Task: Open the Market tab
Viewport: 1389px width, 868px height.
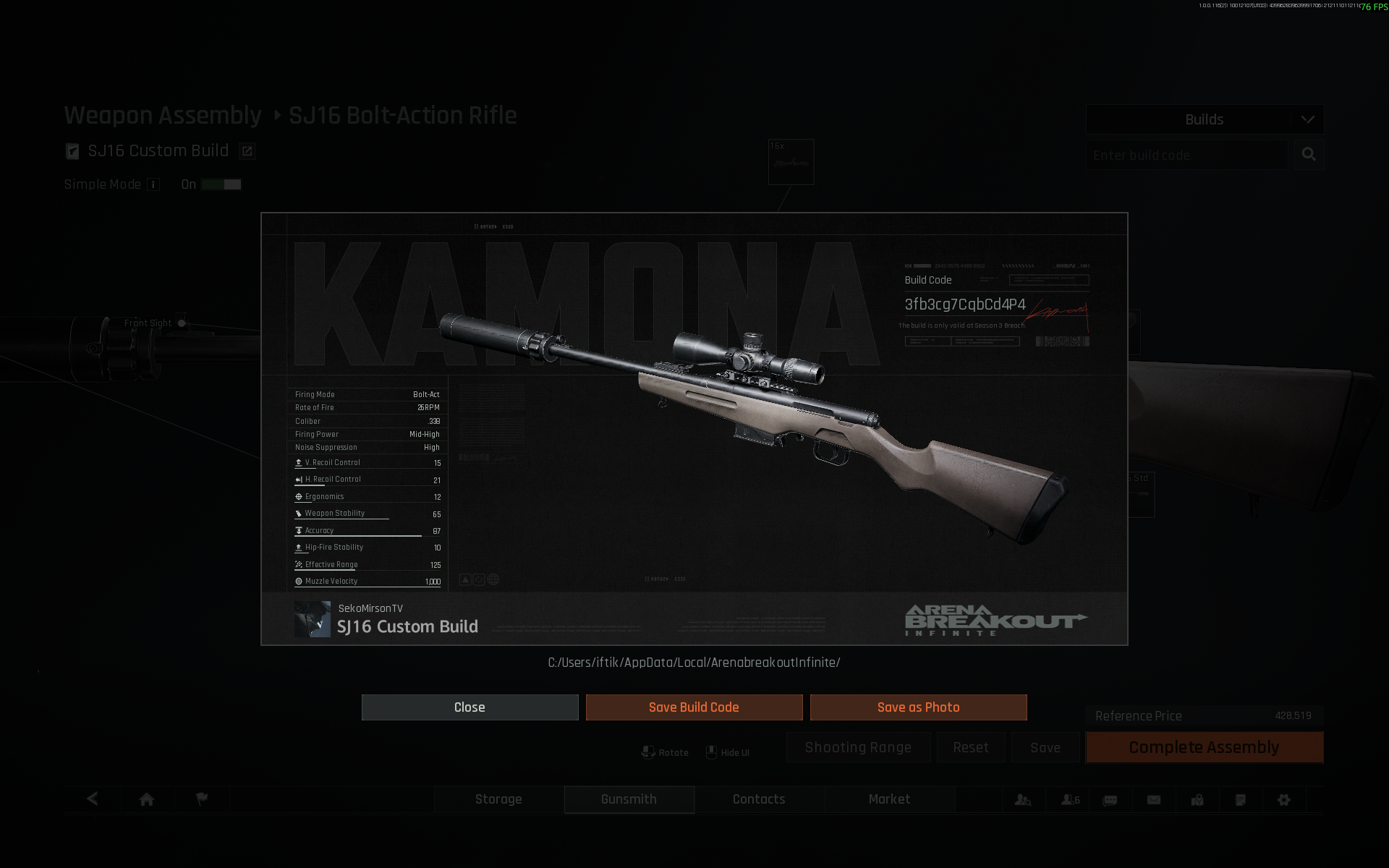Action: pos(889,799)
